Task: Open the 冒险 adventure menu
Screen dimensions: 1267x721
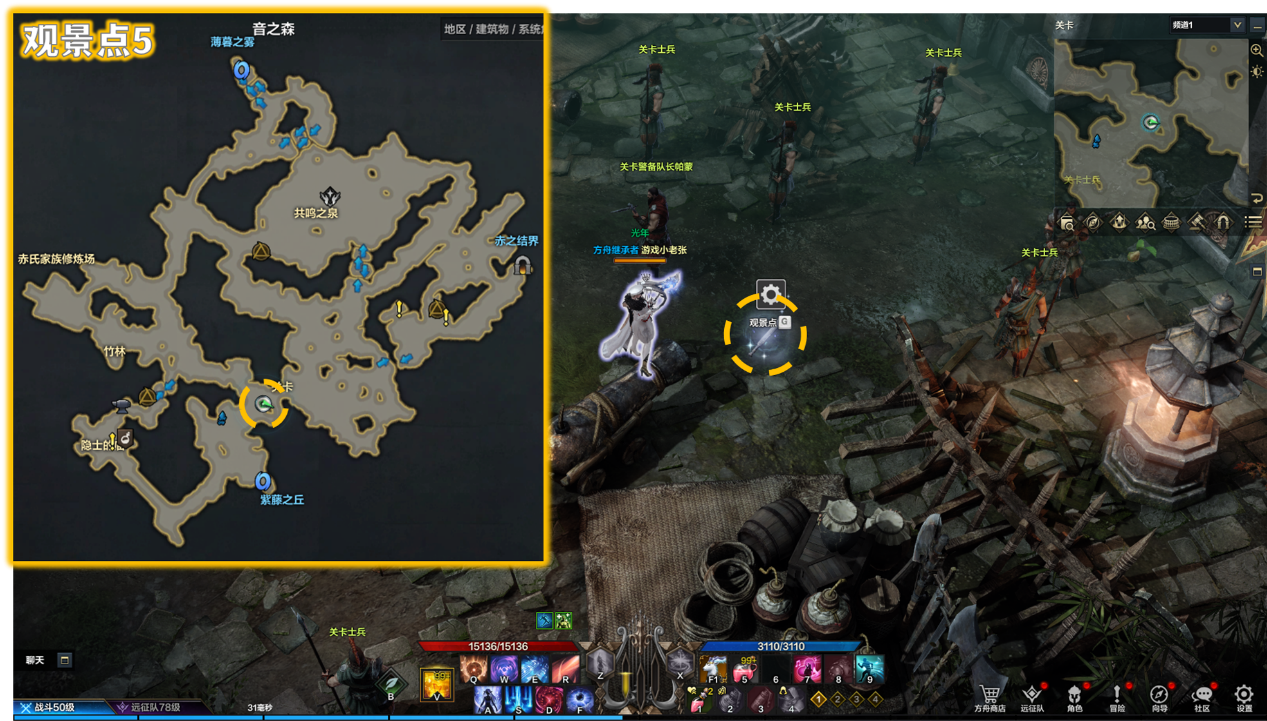Action: [1117, 696]
